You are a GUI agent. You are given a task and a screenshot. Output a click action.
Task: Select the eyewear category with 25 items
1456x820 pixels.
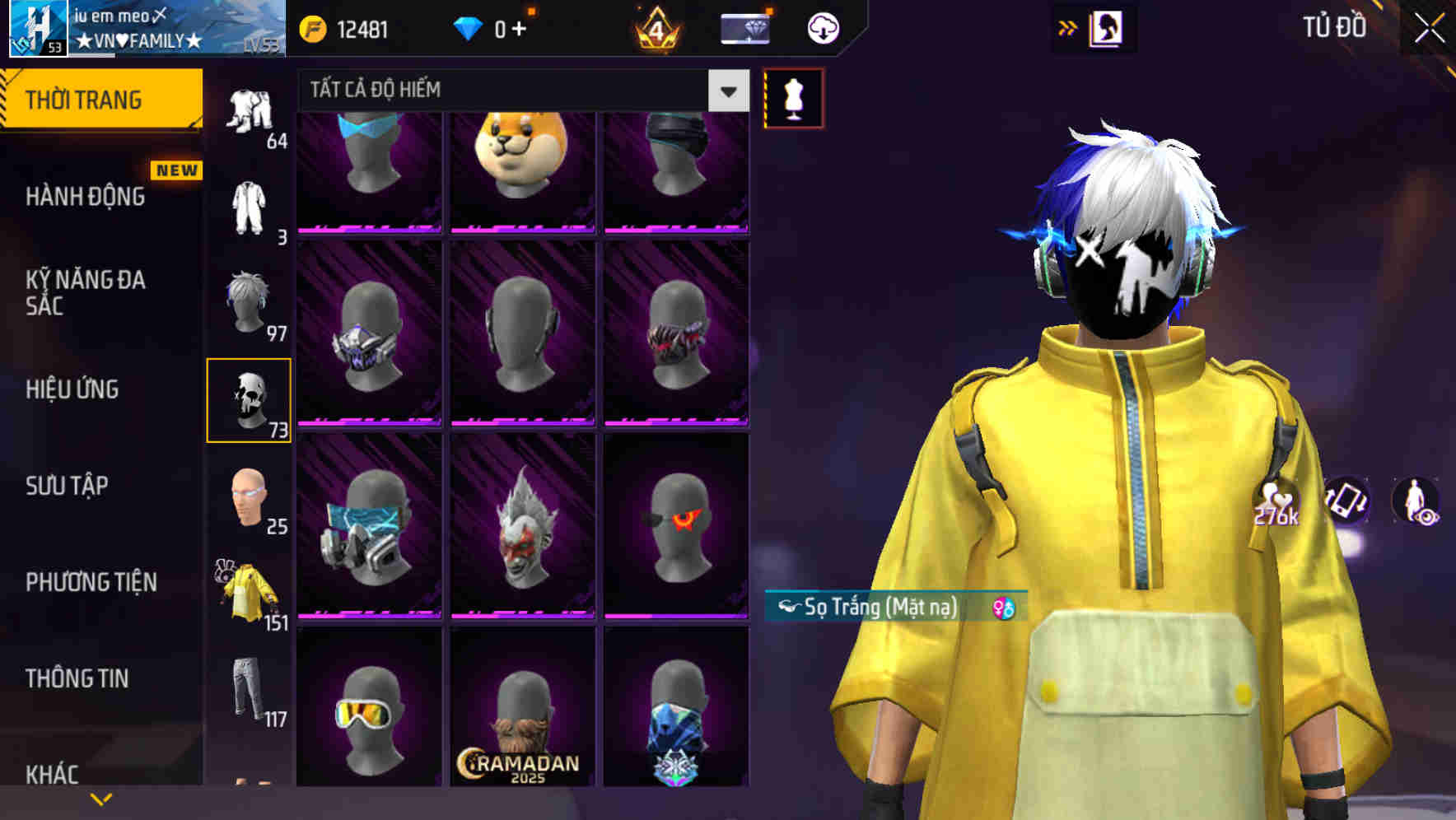pos(250,498)
